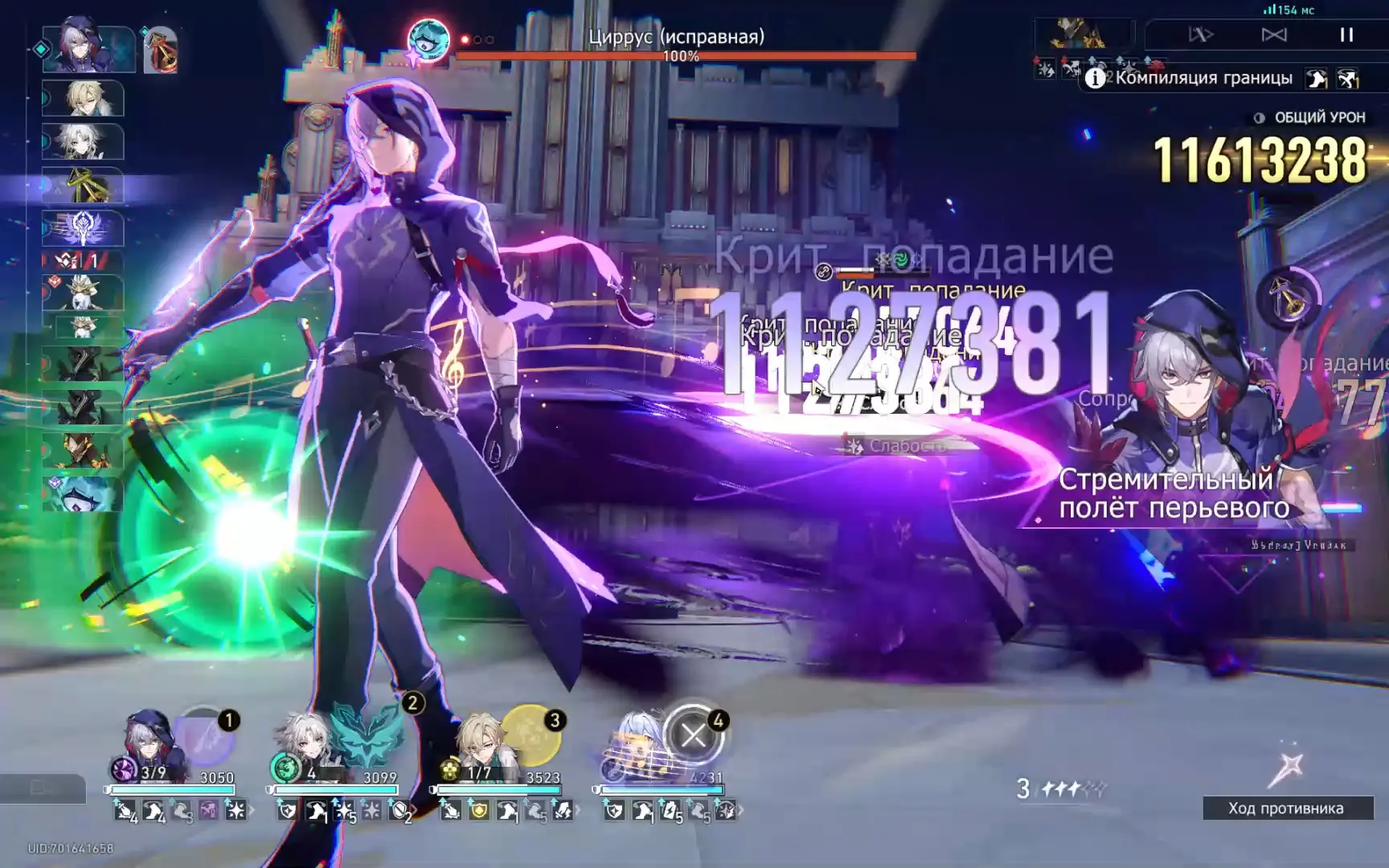Activate the second character's teal winged ultimate

(x=367, y=735)
